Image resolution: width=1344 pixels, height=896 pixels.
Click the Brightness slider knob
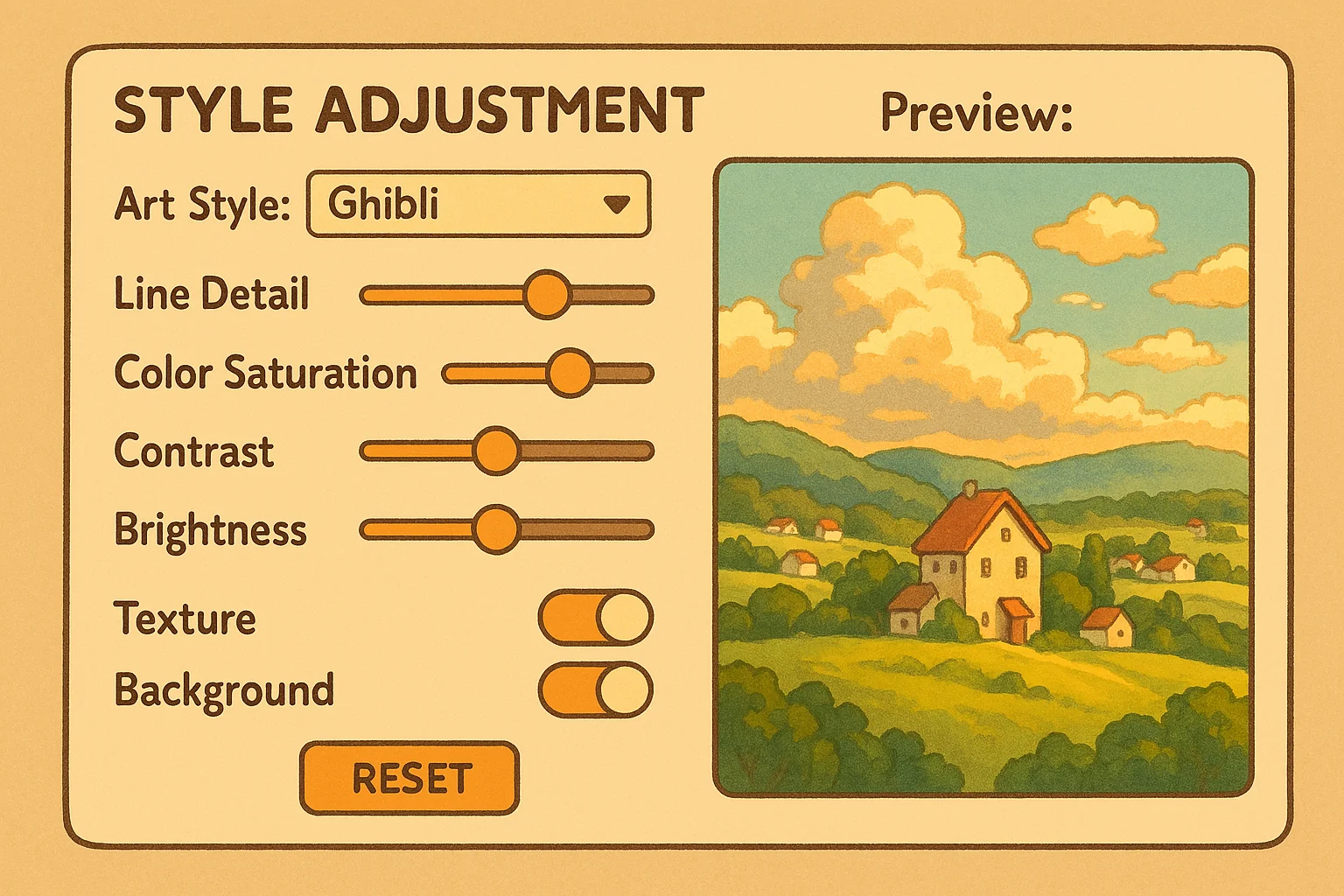click(496, 529)
